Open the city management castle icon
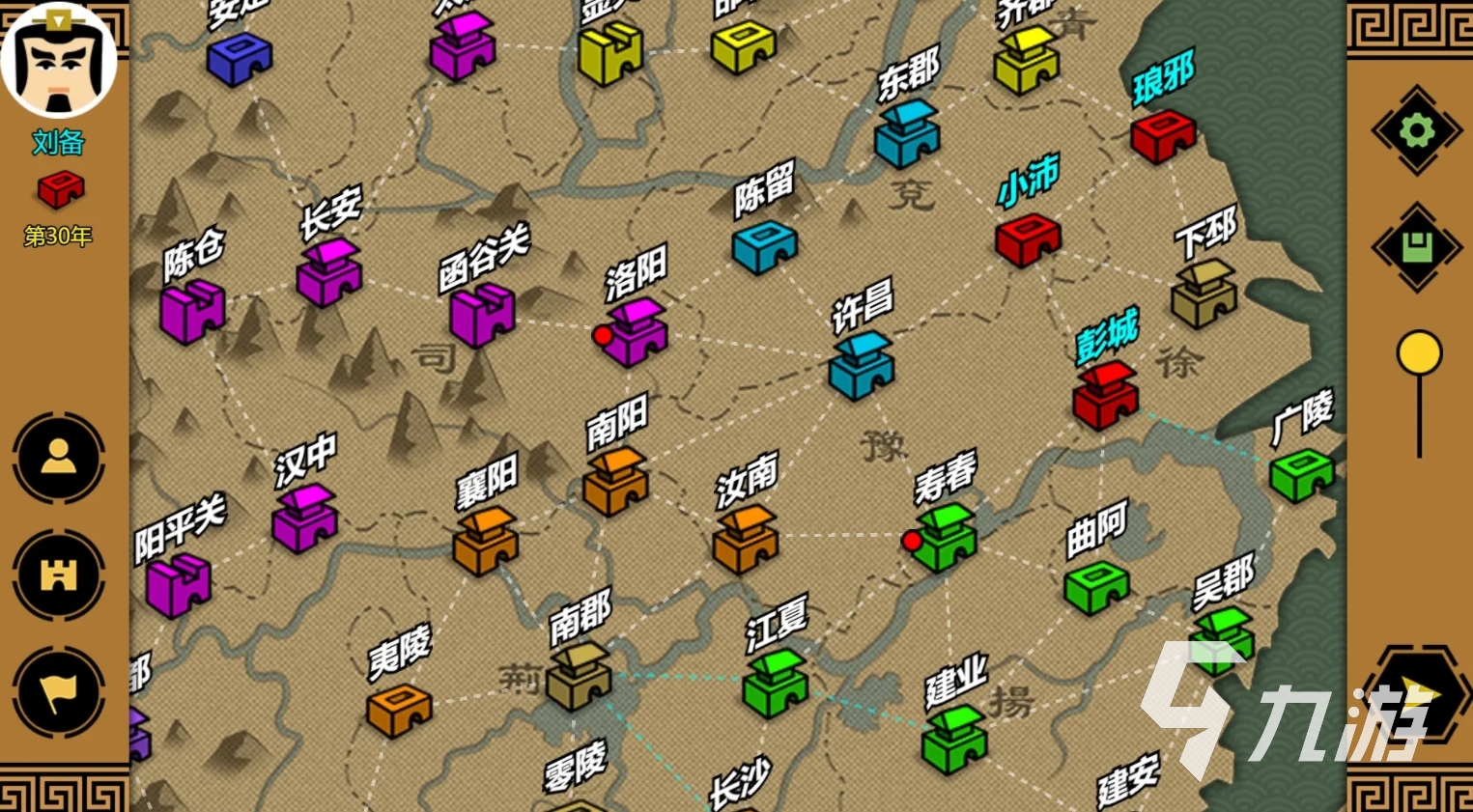Viewport: 1473px width, 812px height. (x=58, y=574)
